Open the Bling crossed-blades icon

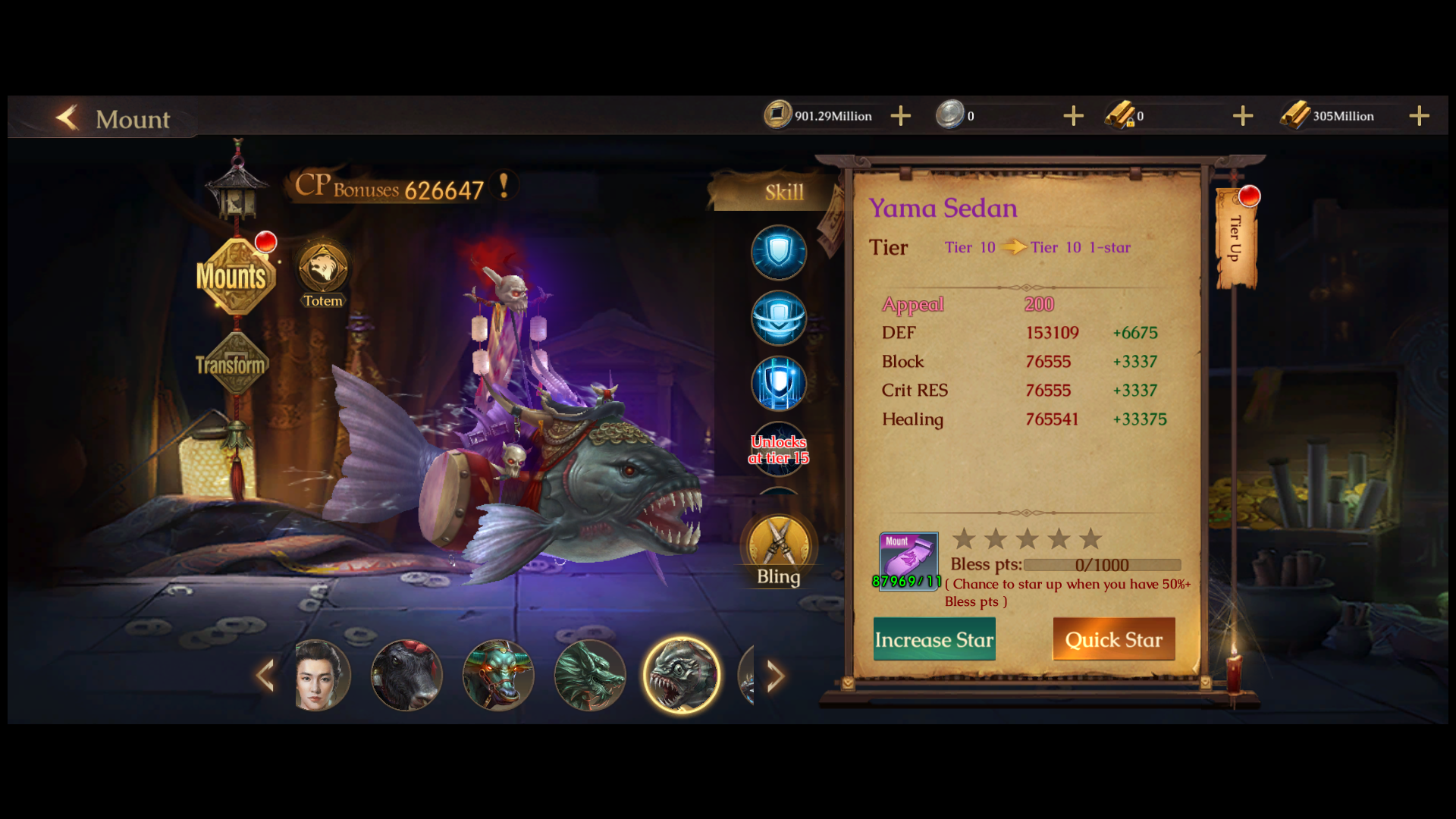click(779, 544)
